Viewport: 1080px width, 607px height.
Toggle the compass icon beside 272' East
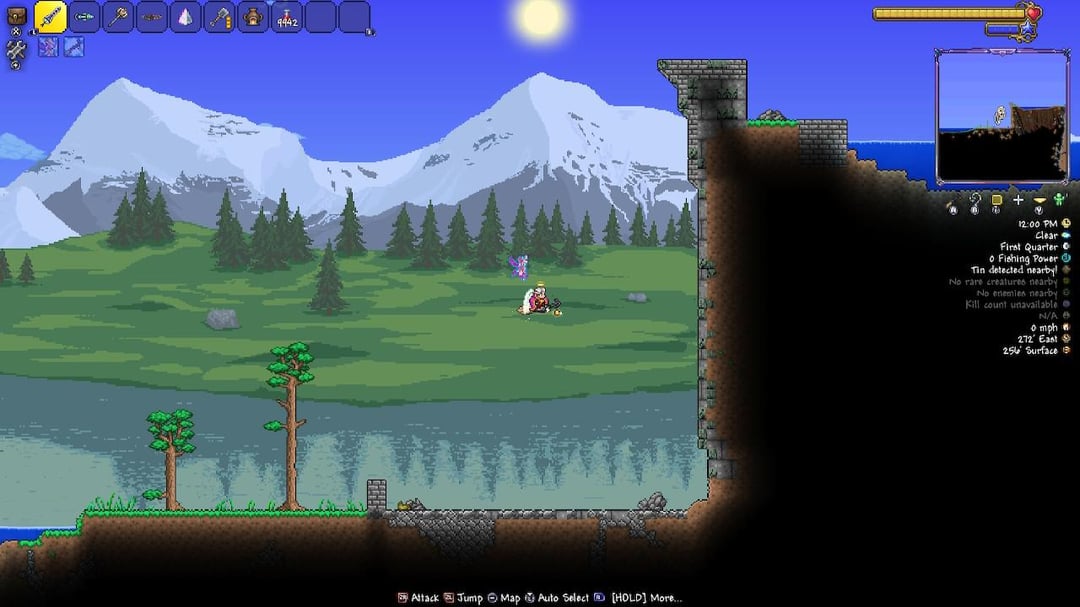1066,339
